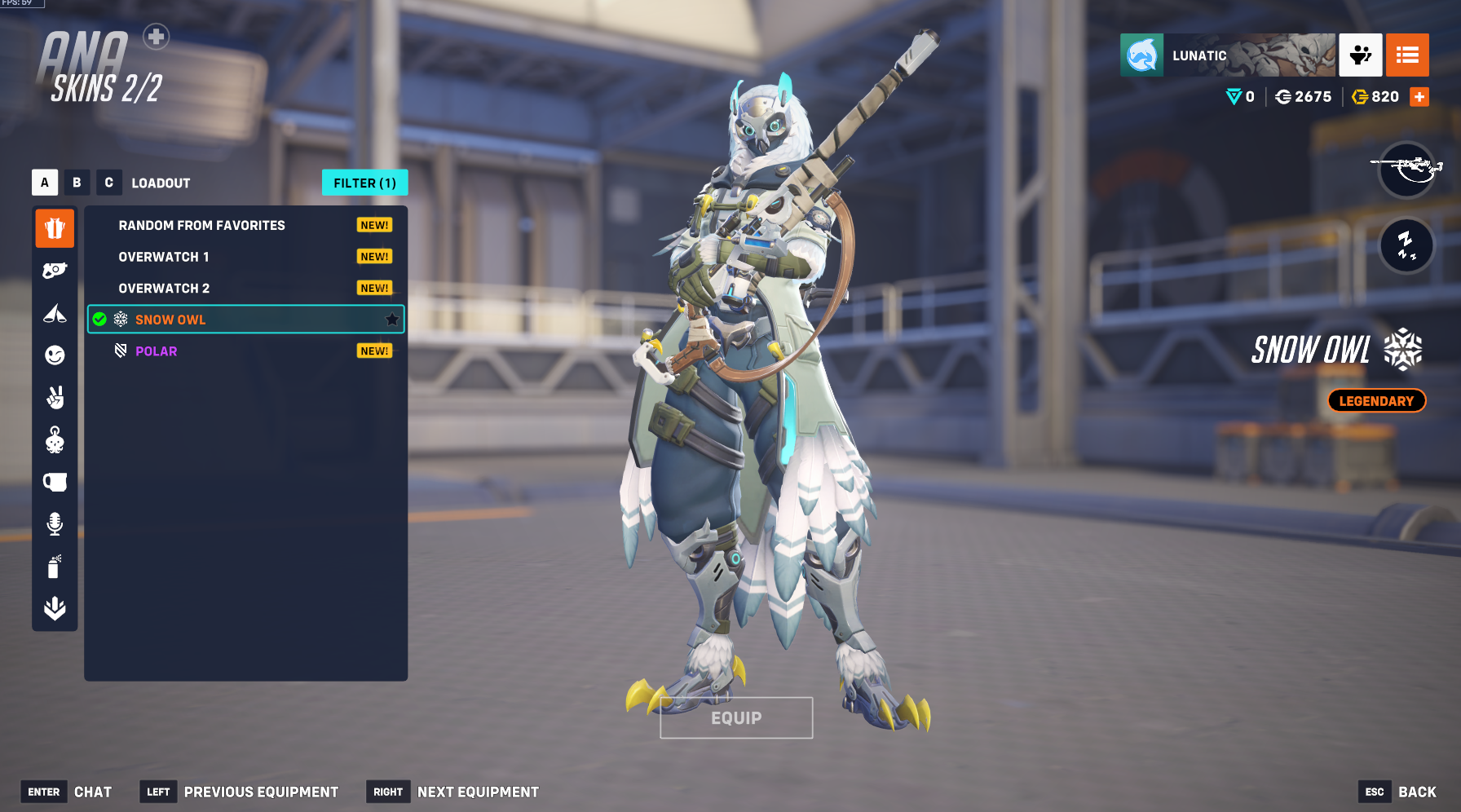
Task: Preview the sniper rifle weapon icon
Action: point(1406,170)
